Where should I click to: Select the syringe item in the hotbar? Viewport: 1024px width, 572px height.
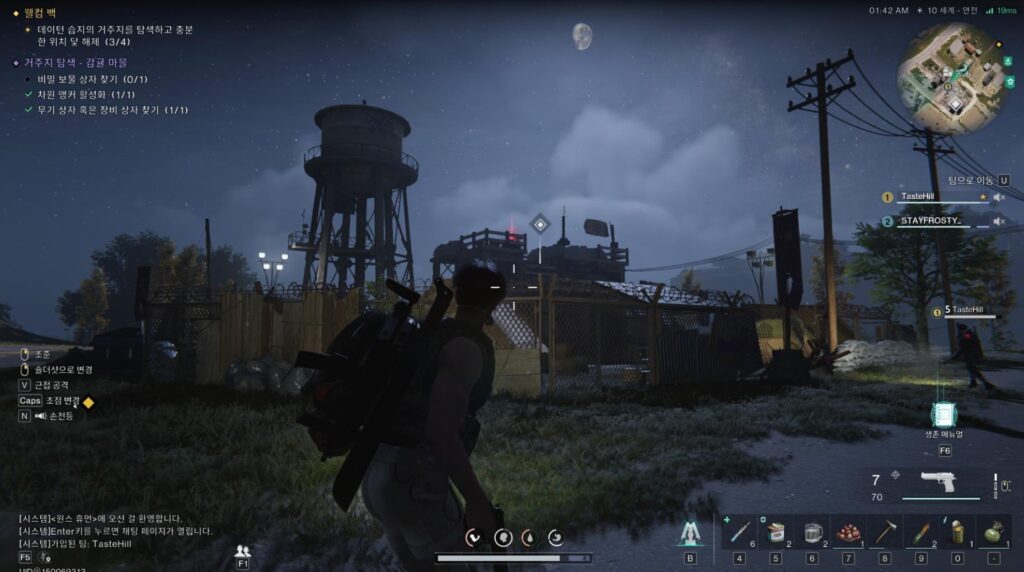(738, 530)
